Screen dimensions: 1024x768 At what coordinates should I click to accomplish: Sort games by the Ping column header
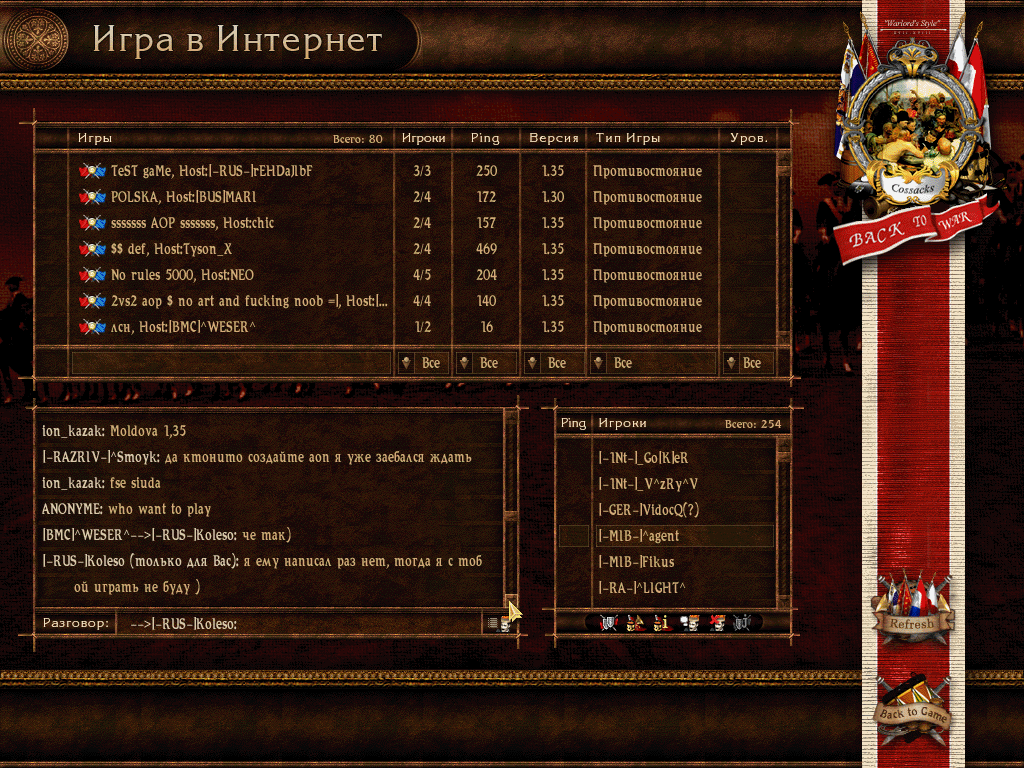click(485, 138)
